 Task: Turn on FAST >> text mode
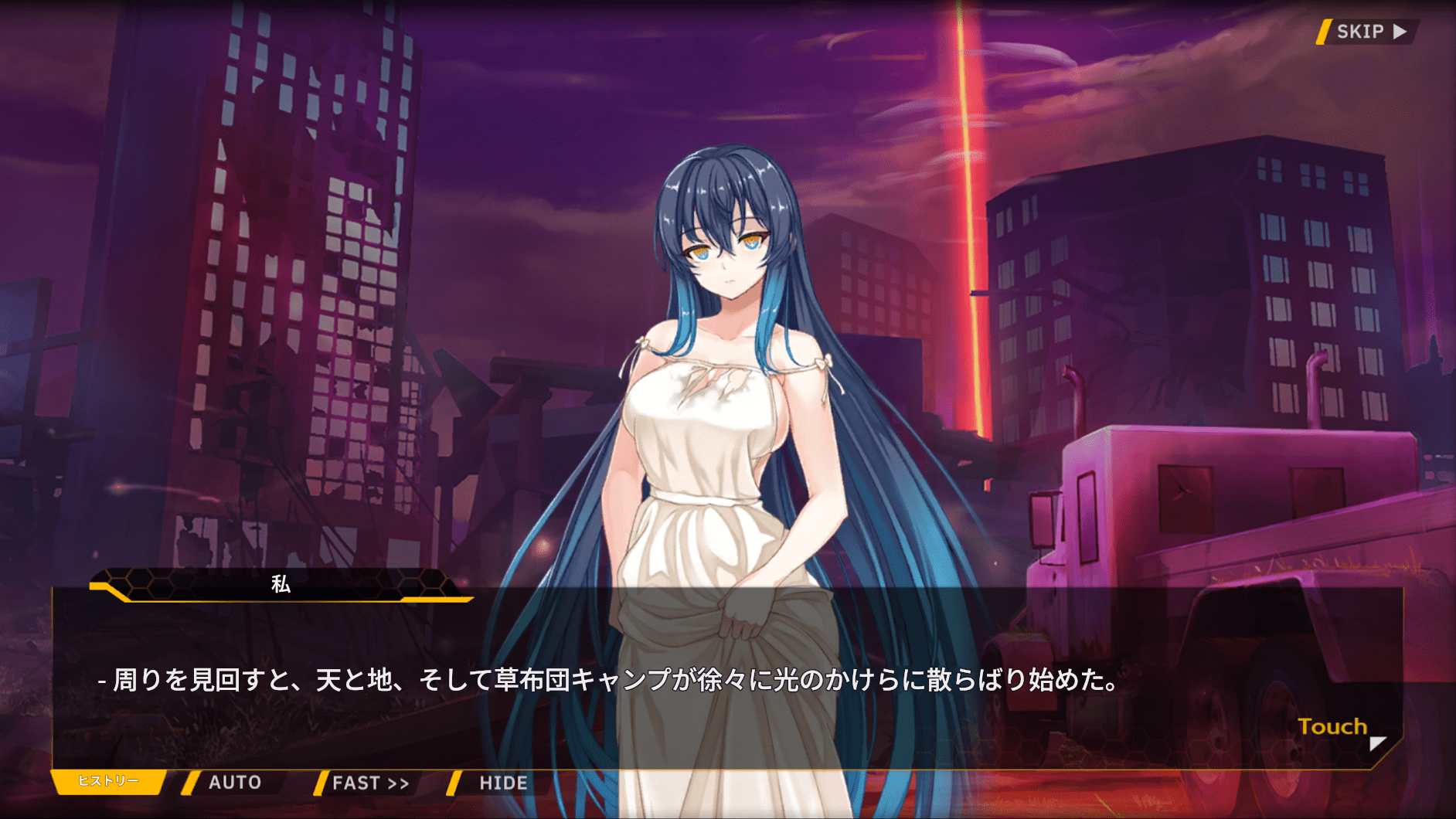tap(370, 783)
